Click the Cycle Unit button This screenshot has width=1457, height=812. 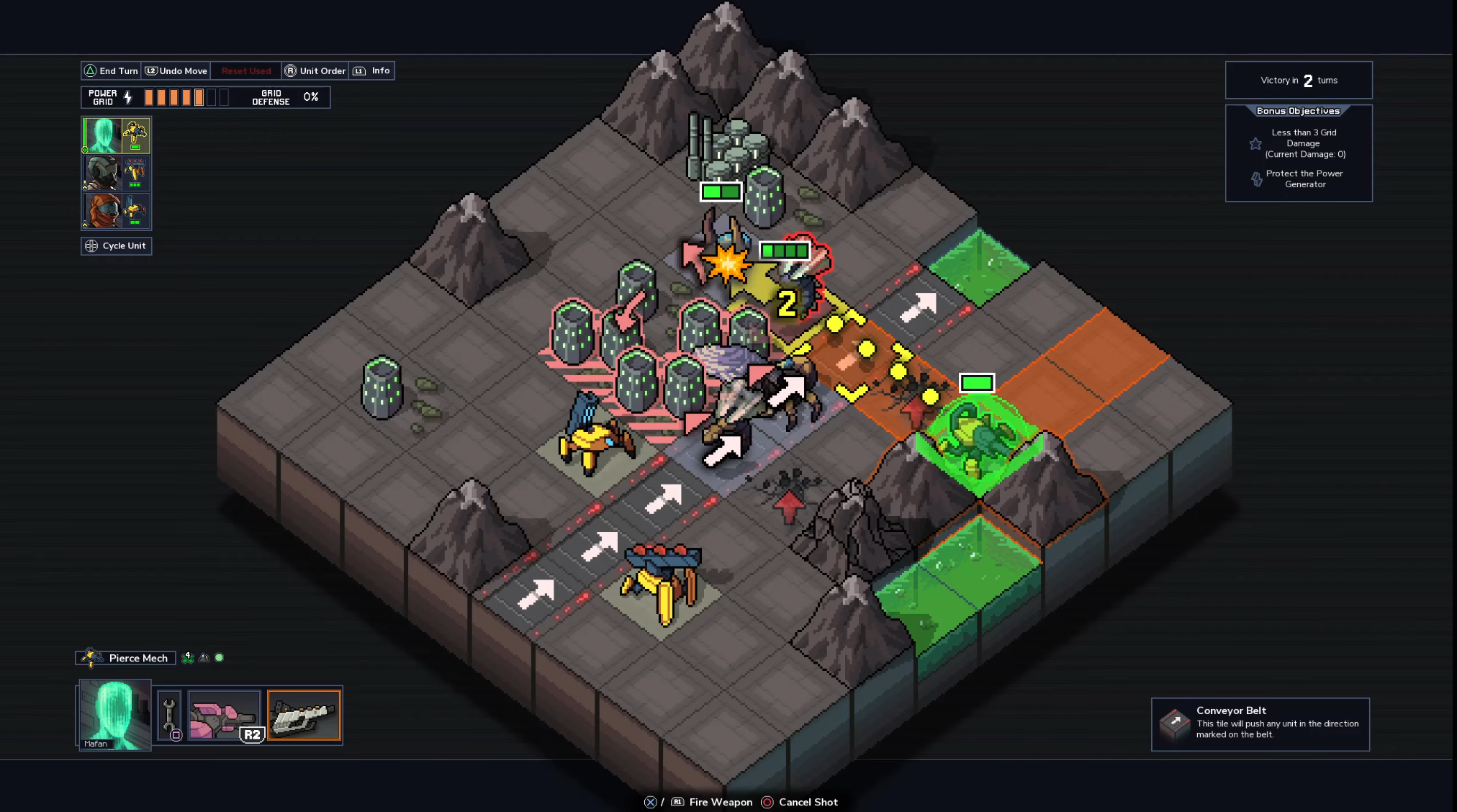(117, 246)
